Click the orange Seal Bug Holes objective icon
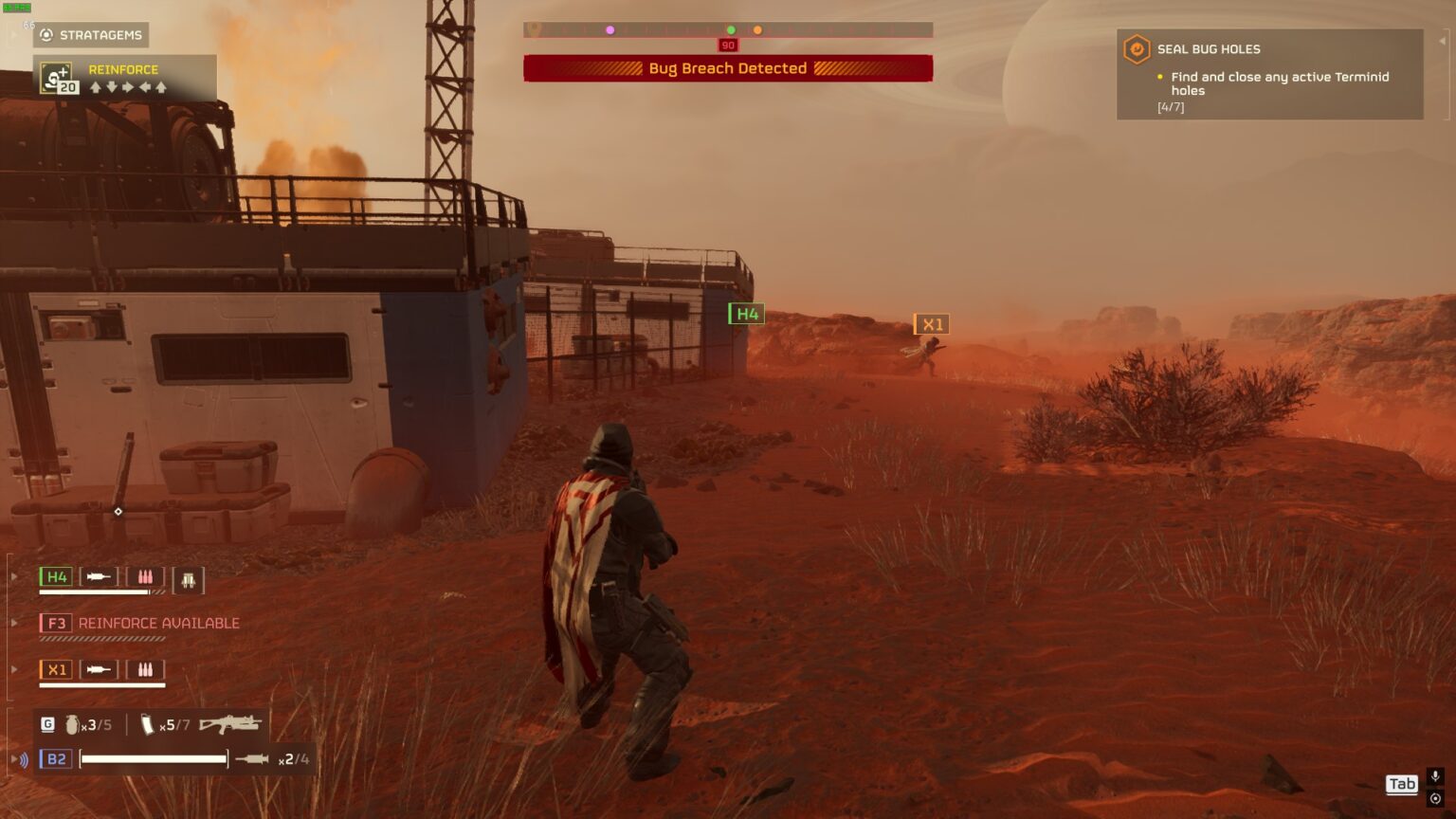 click(1137, 49)
